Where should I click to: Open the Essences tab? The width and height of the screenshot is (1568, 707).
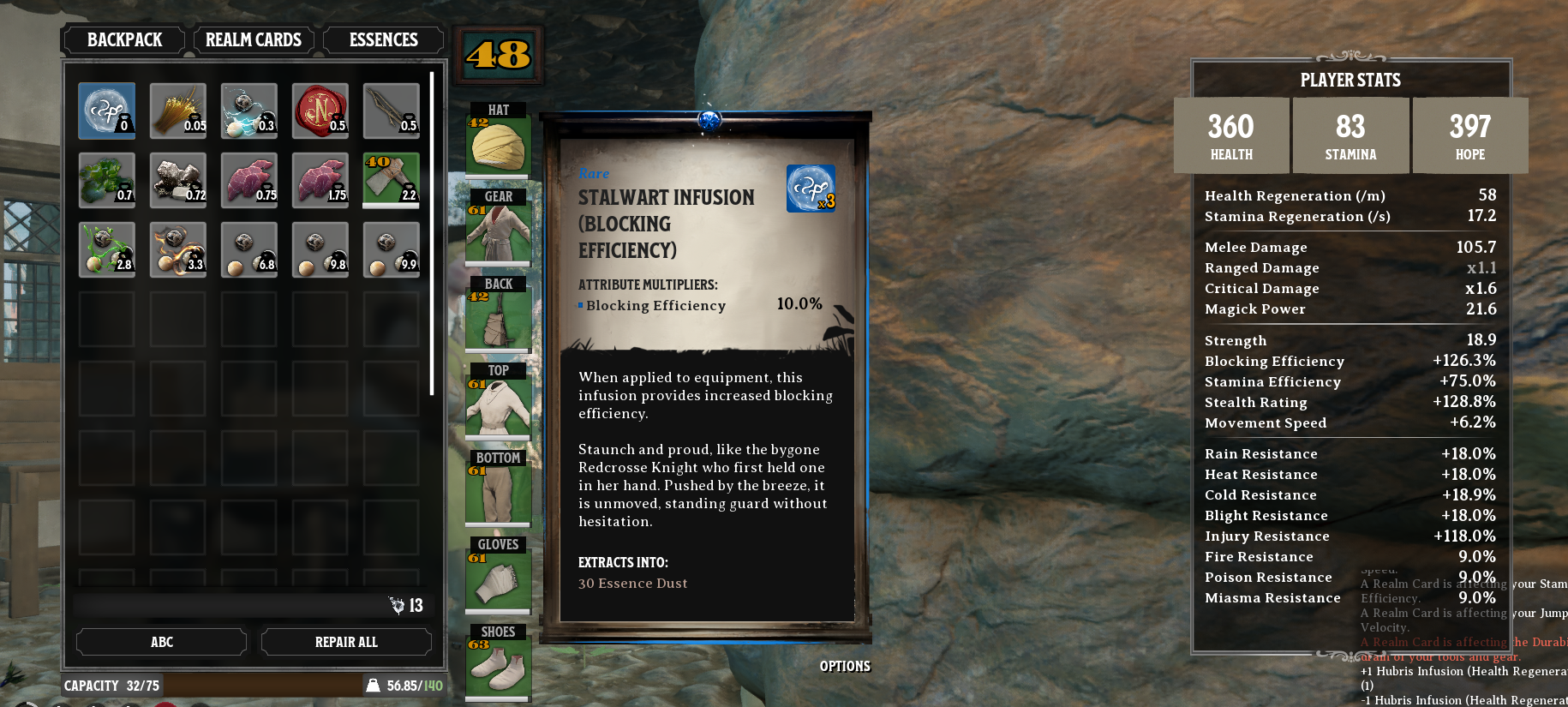pyautogui.click(x=383, y=40)
